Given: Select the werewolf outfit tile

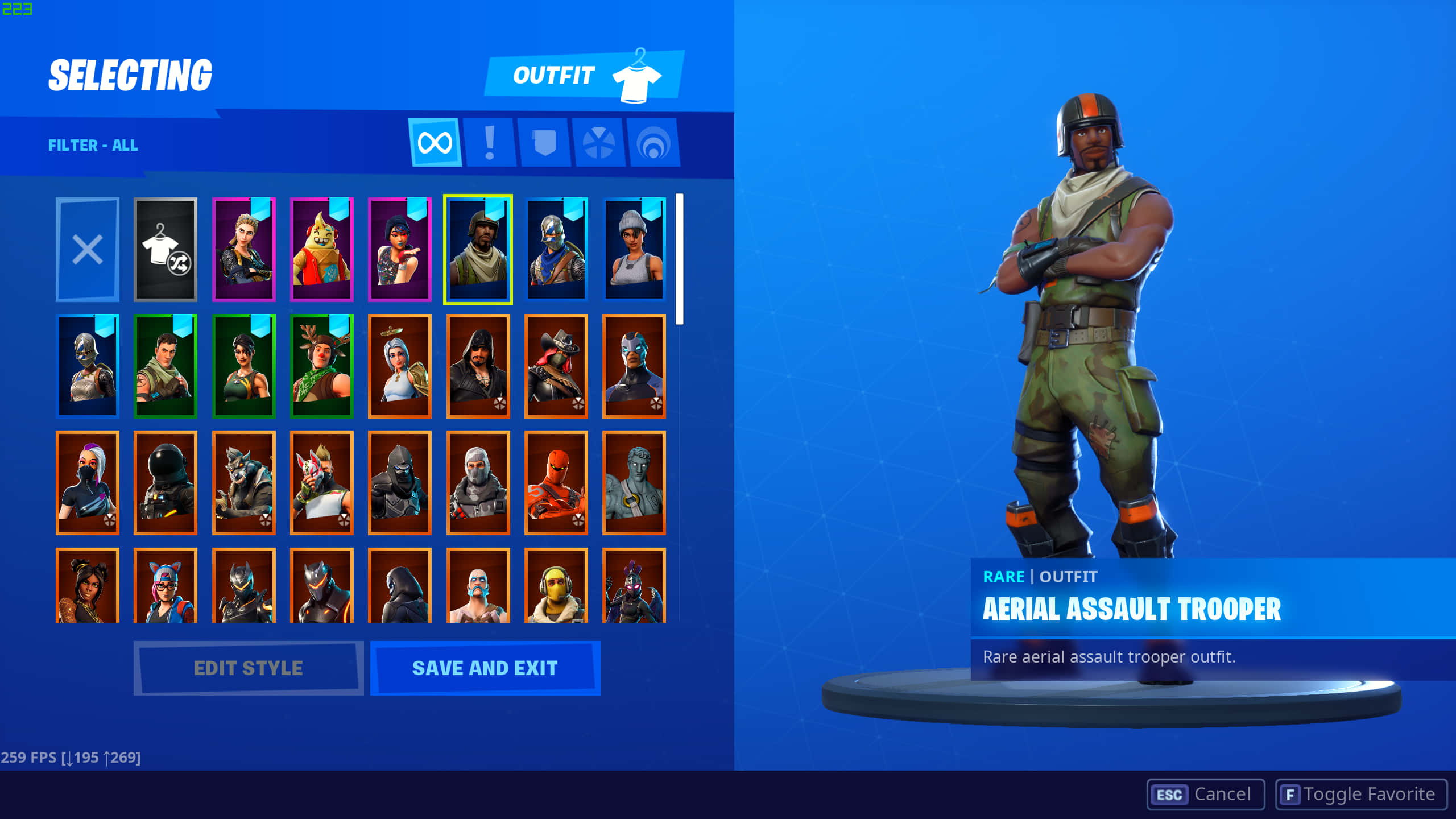Looking at the screenshot, I should [244, 483].
